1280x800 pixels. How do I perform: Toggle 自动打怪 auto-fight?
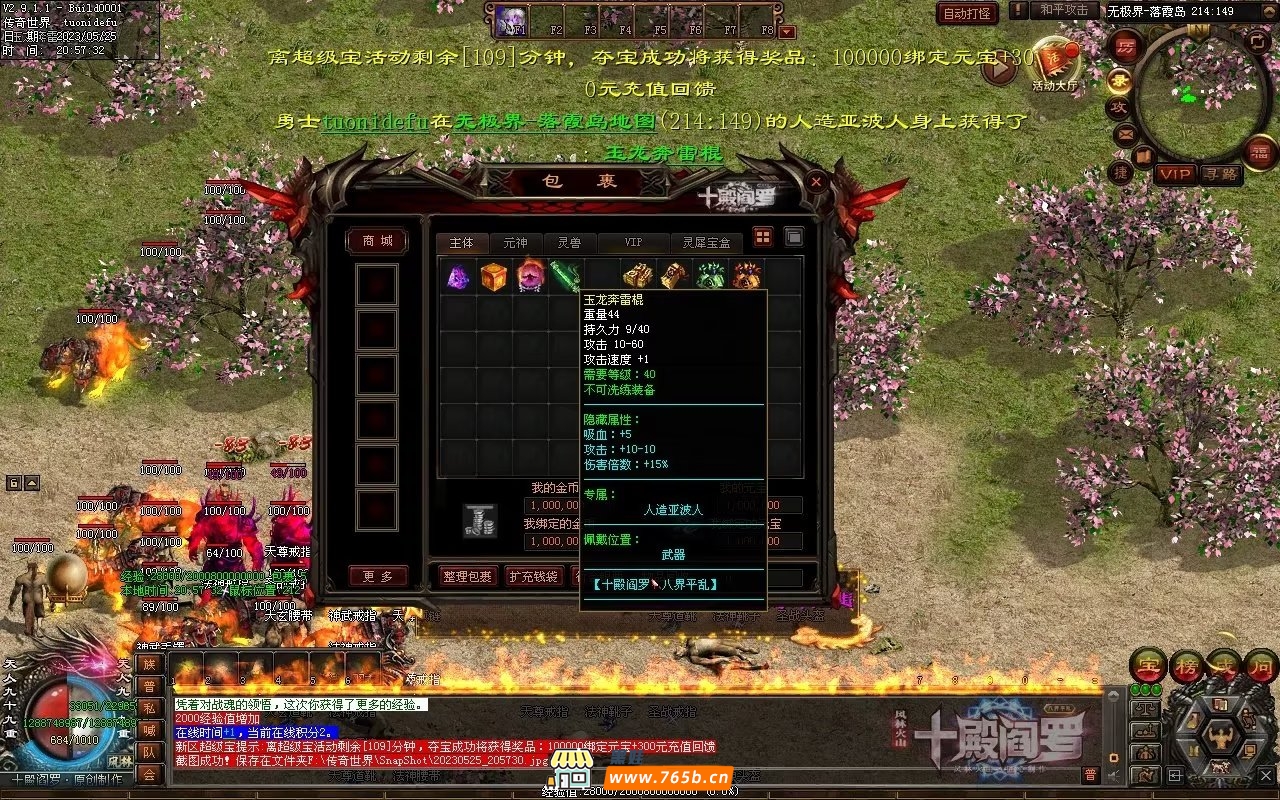point(967,13)
